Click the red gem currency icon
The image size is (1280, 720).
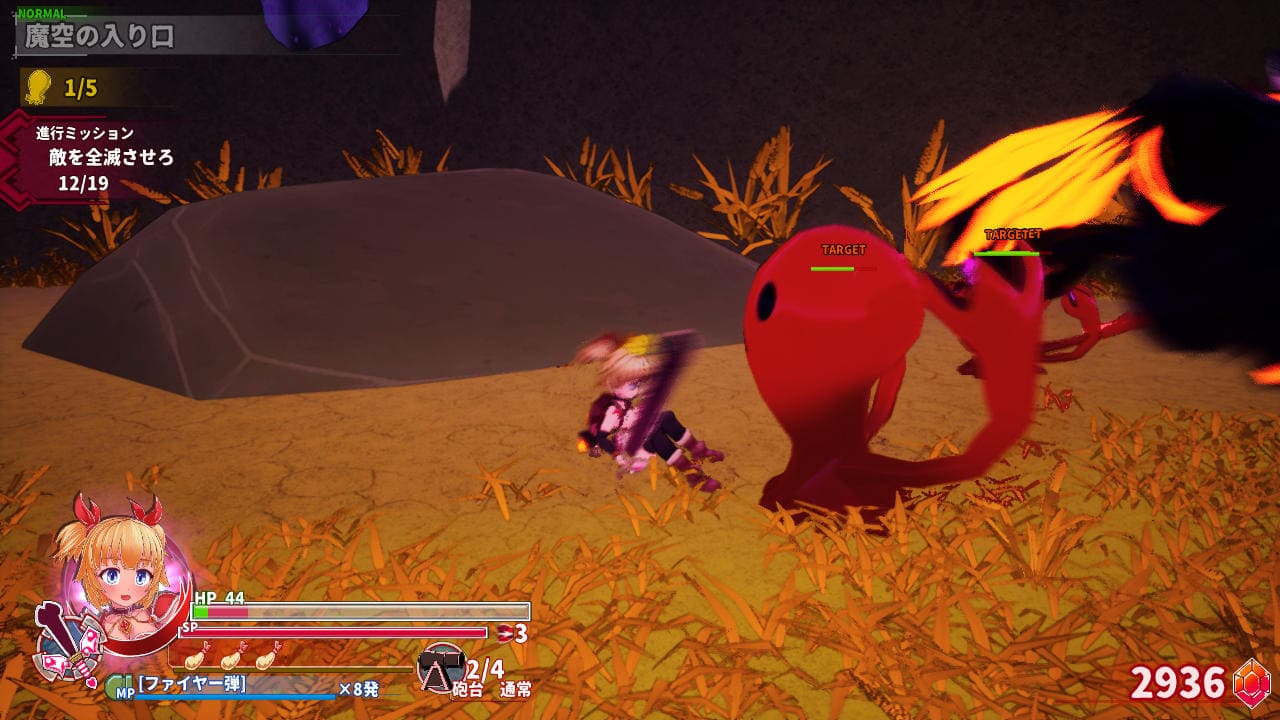click(1251, 683)
